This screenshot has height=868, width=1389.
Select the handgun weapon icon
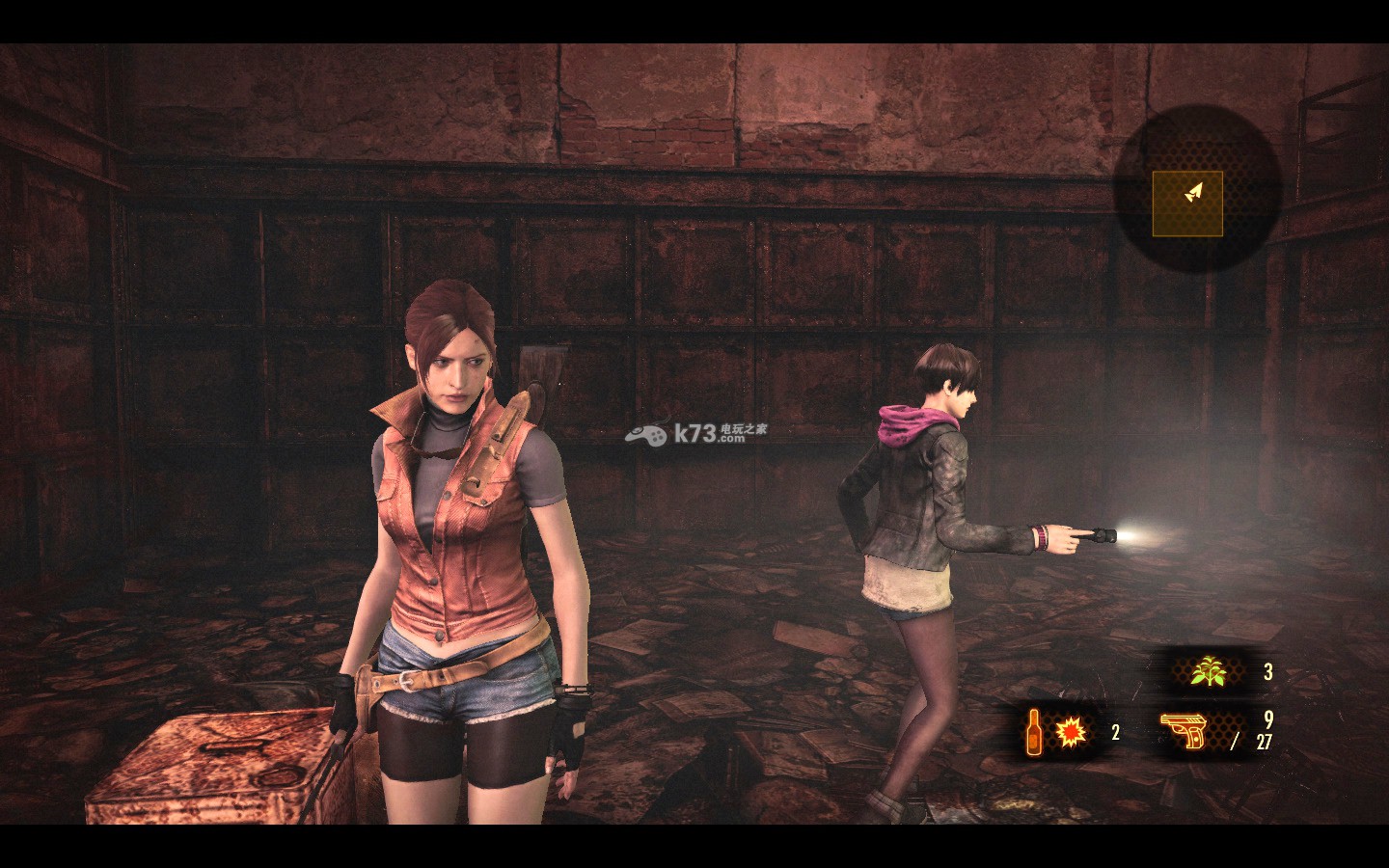pyautogui.click(x=1185, y=733)
